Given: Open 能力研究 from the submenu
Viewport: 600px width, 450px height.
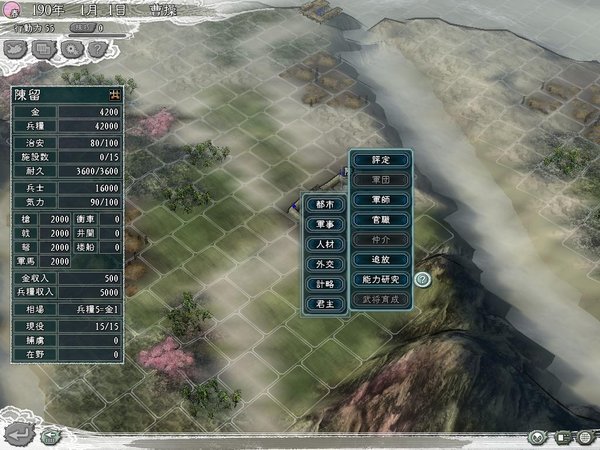Looking at the screenshot, I should coord(381,279).
